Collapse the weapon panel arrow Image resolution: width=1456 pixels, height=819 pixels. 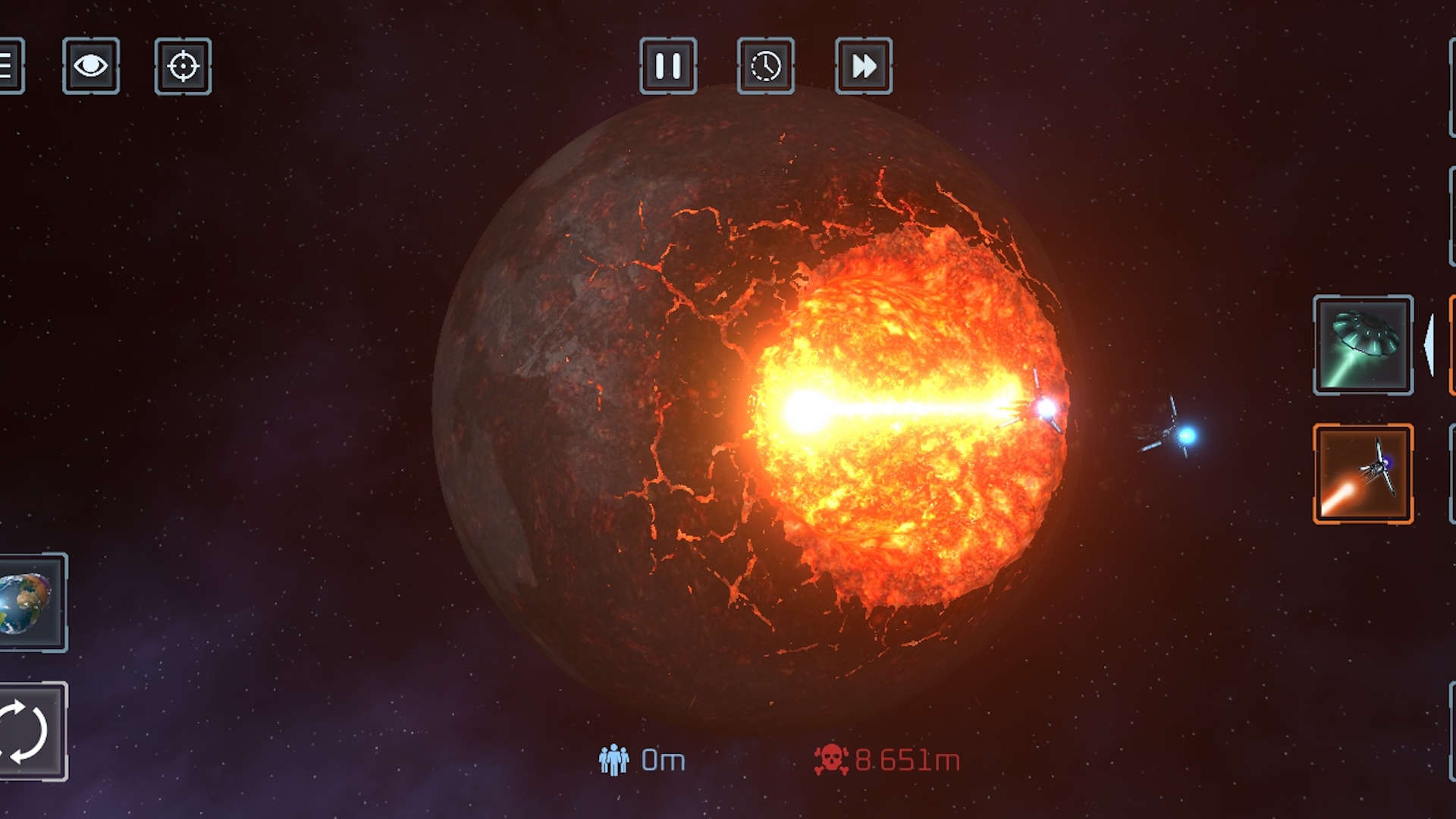[1429, 345]
